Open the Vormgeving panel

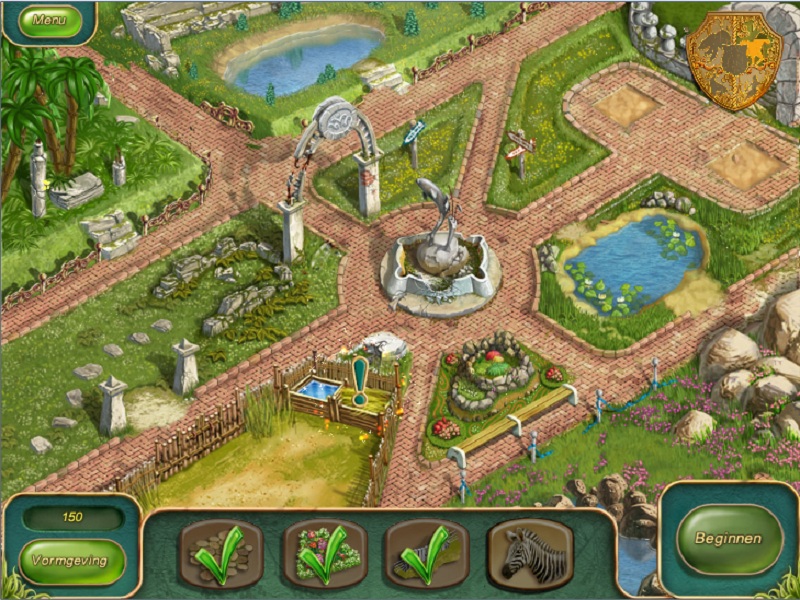click(71, 561)
